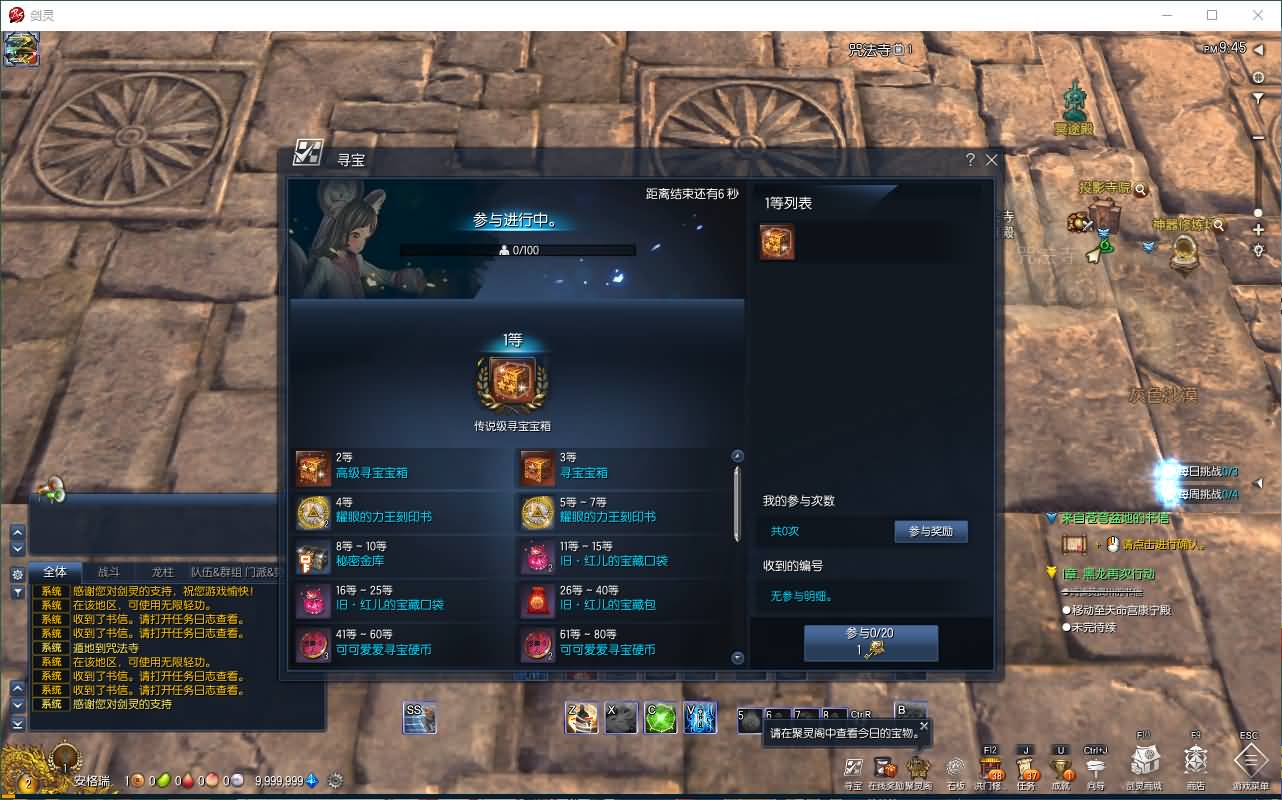Open the 游戏菜单 game menu diamond icon
Screen dimensions: 1282x800
pyautogui.click(x=1249, y=766)
